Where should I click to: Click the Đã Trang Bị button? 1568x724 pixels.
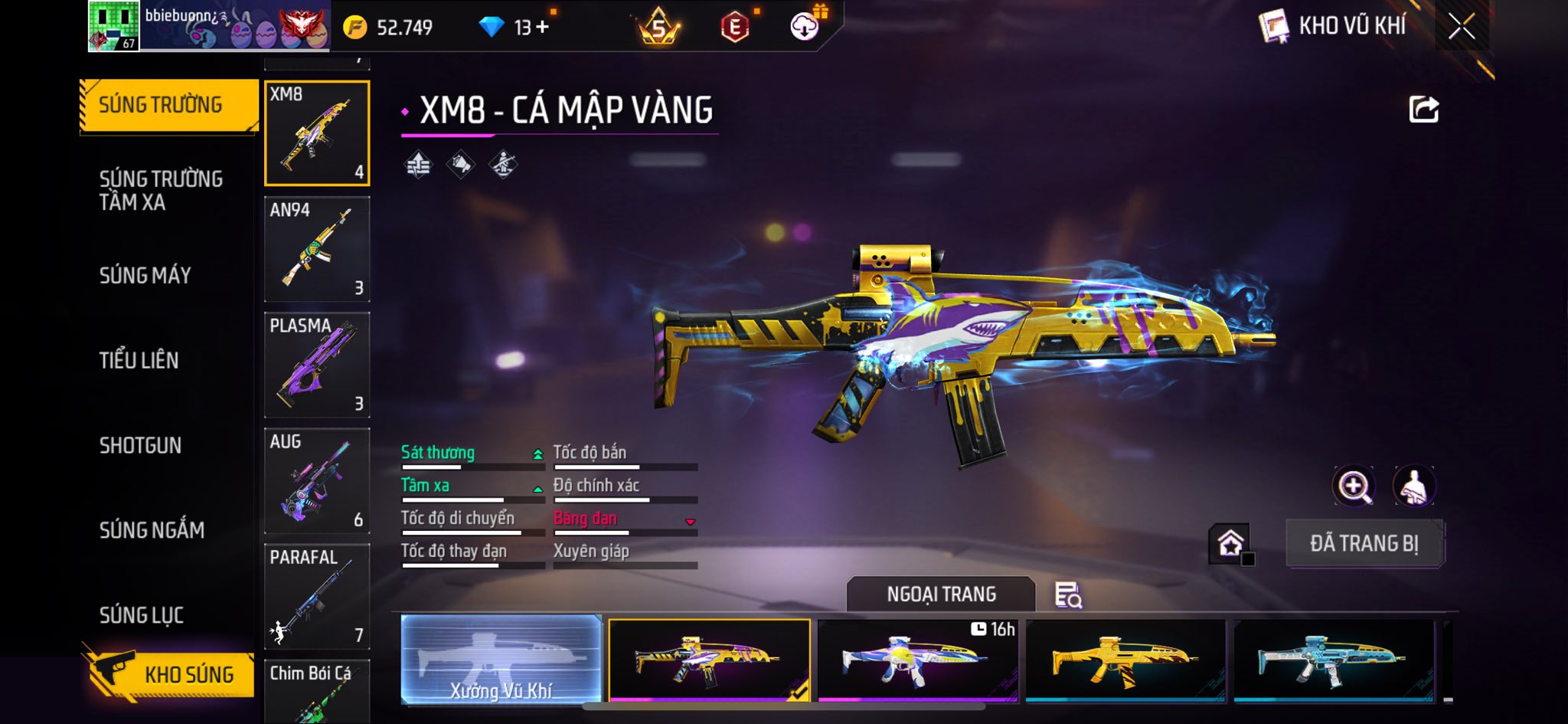[1364, 543]
